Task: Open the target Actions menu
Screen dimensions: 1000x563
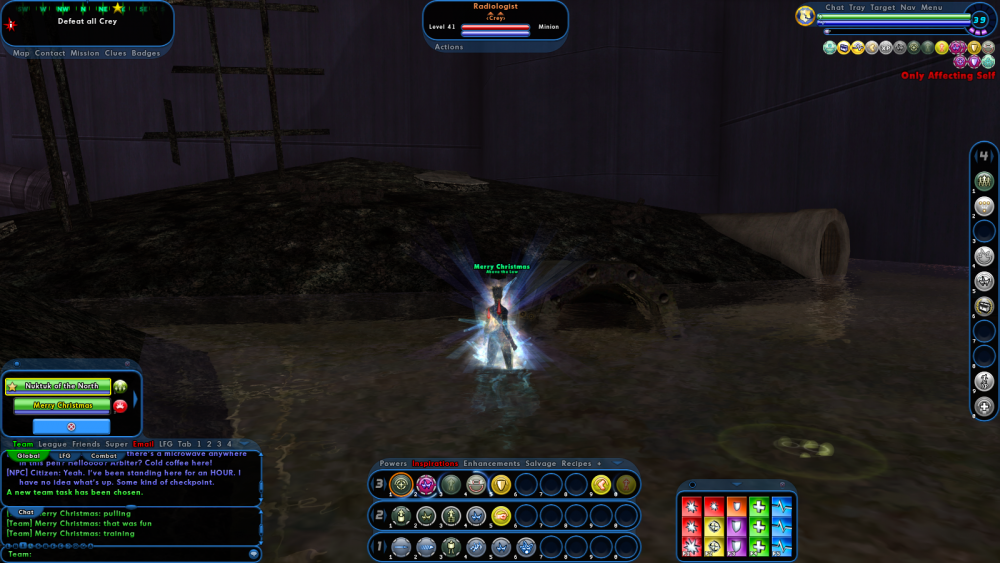Action: pyautogui.click(x=449, y=47)
